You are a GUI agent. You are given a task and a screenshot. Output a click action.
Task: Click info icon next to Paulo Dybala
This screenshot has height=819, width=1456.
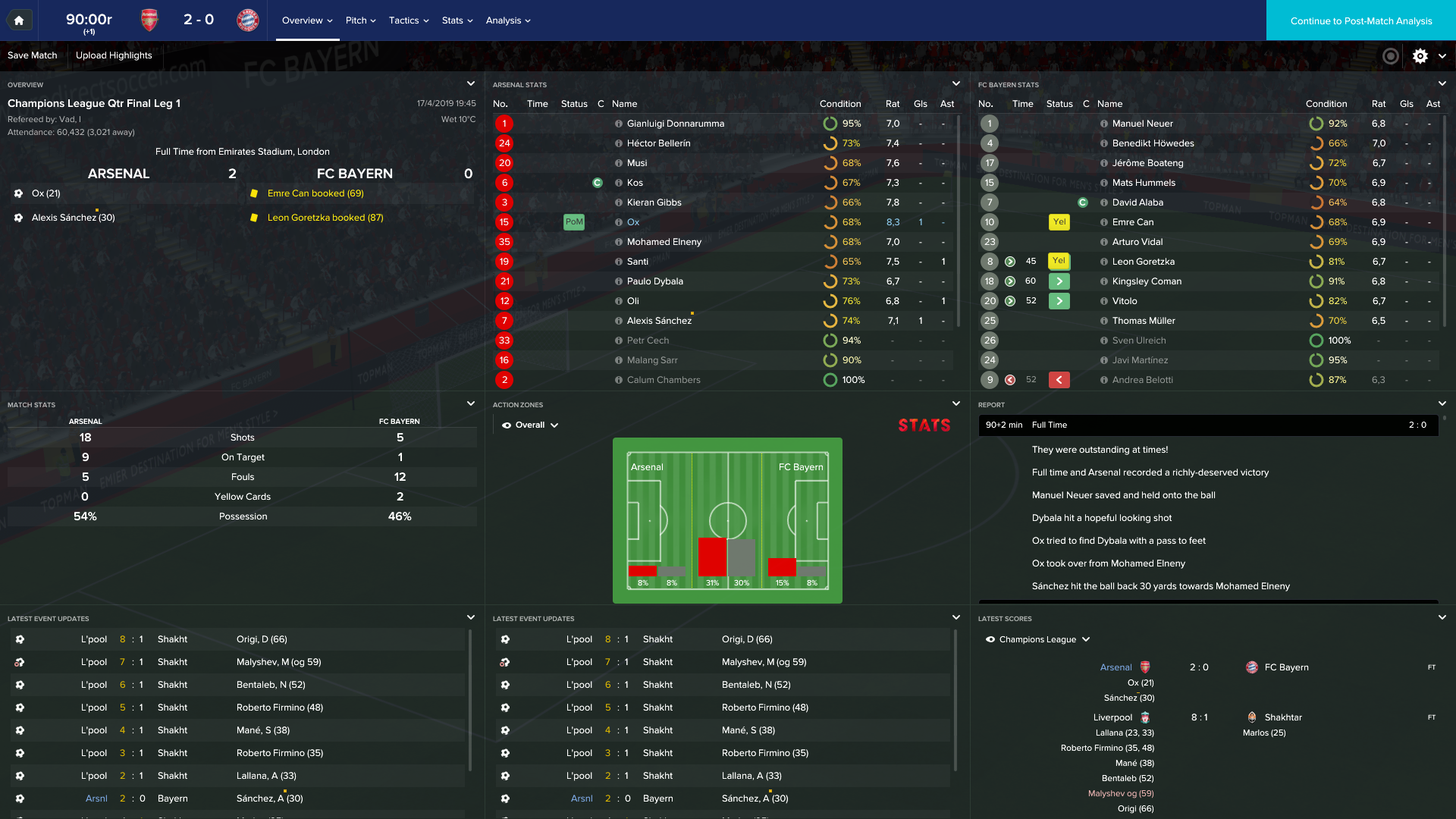click(619, 281)
